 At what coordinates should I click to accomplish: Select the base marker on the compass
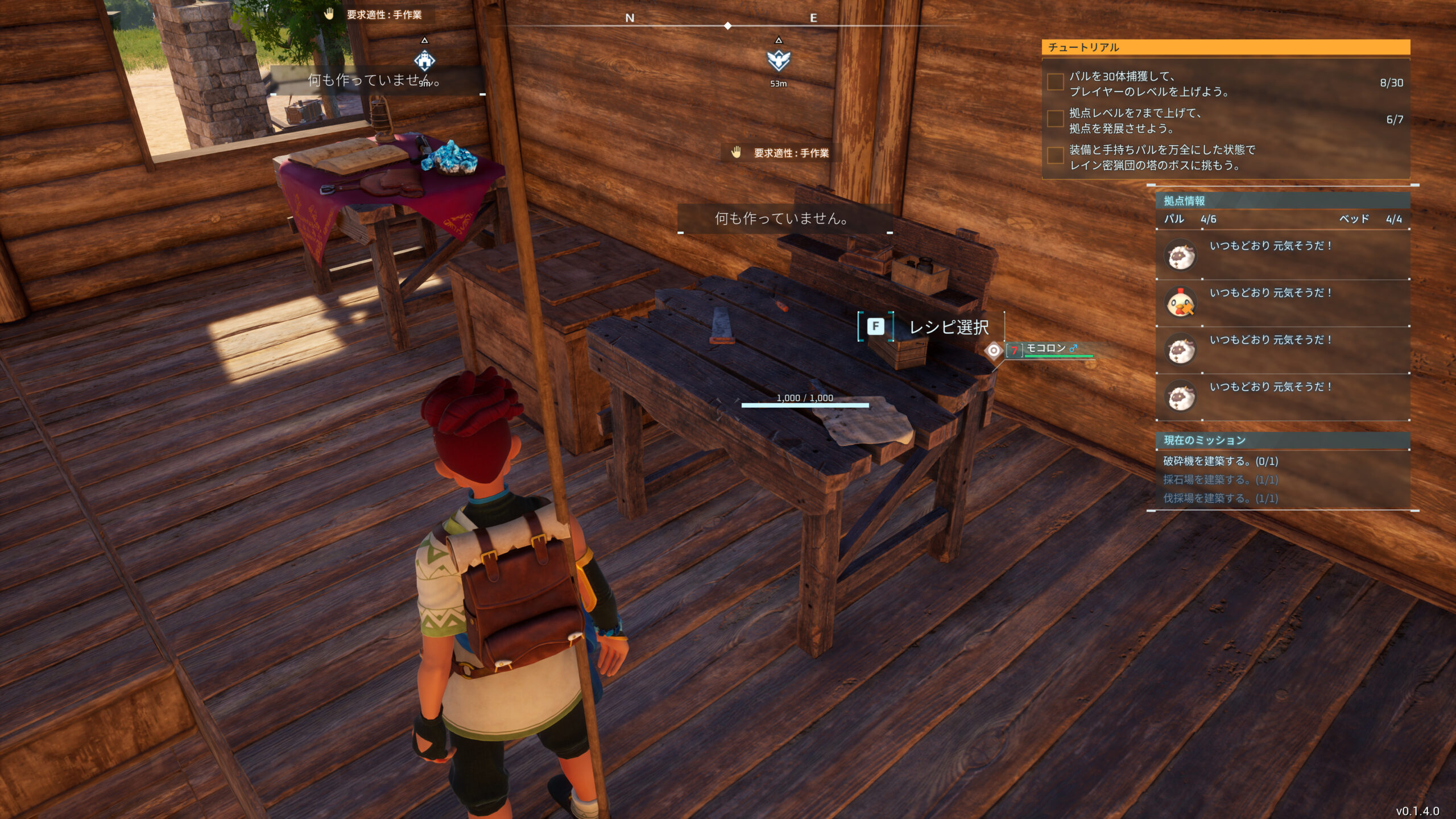pyautogui.click(x=424, y=60)
